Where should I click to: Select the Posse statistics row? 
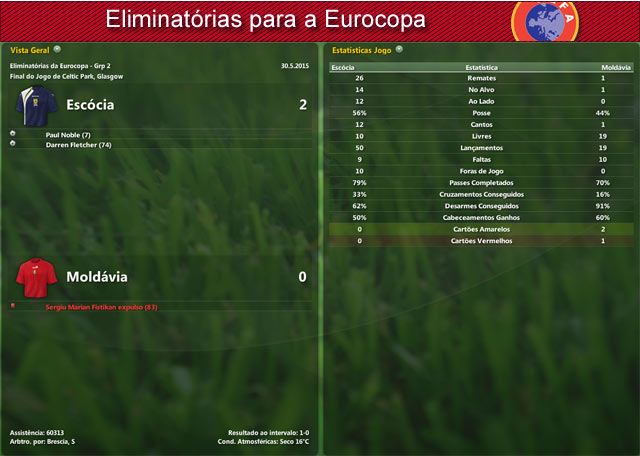point(482,113)
